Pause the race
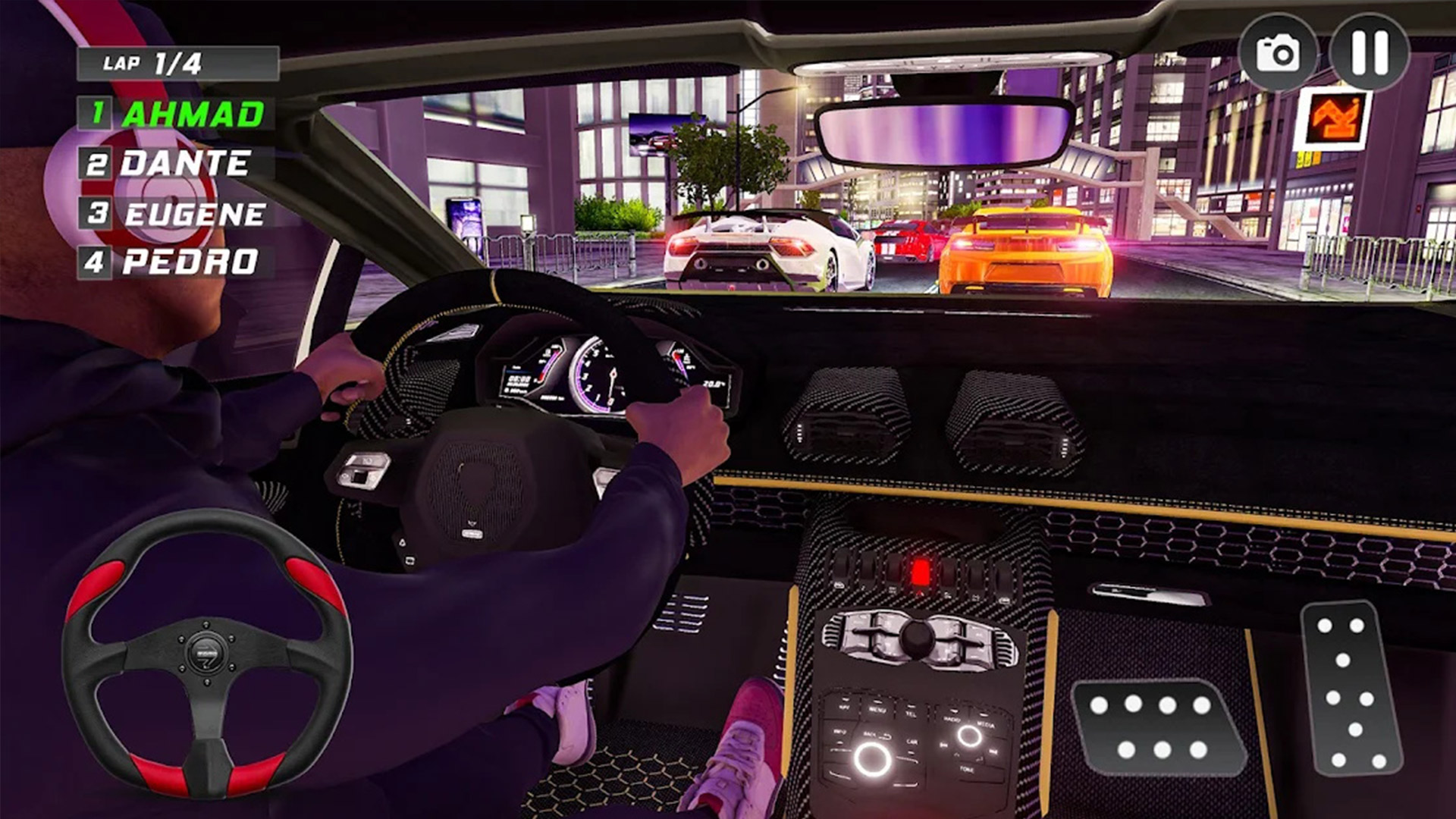1456x819 pixels. 1369,52
